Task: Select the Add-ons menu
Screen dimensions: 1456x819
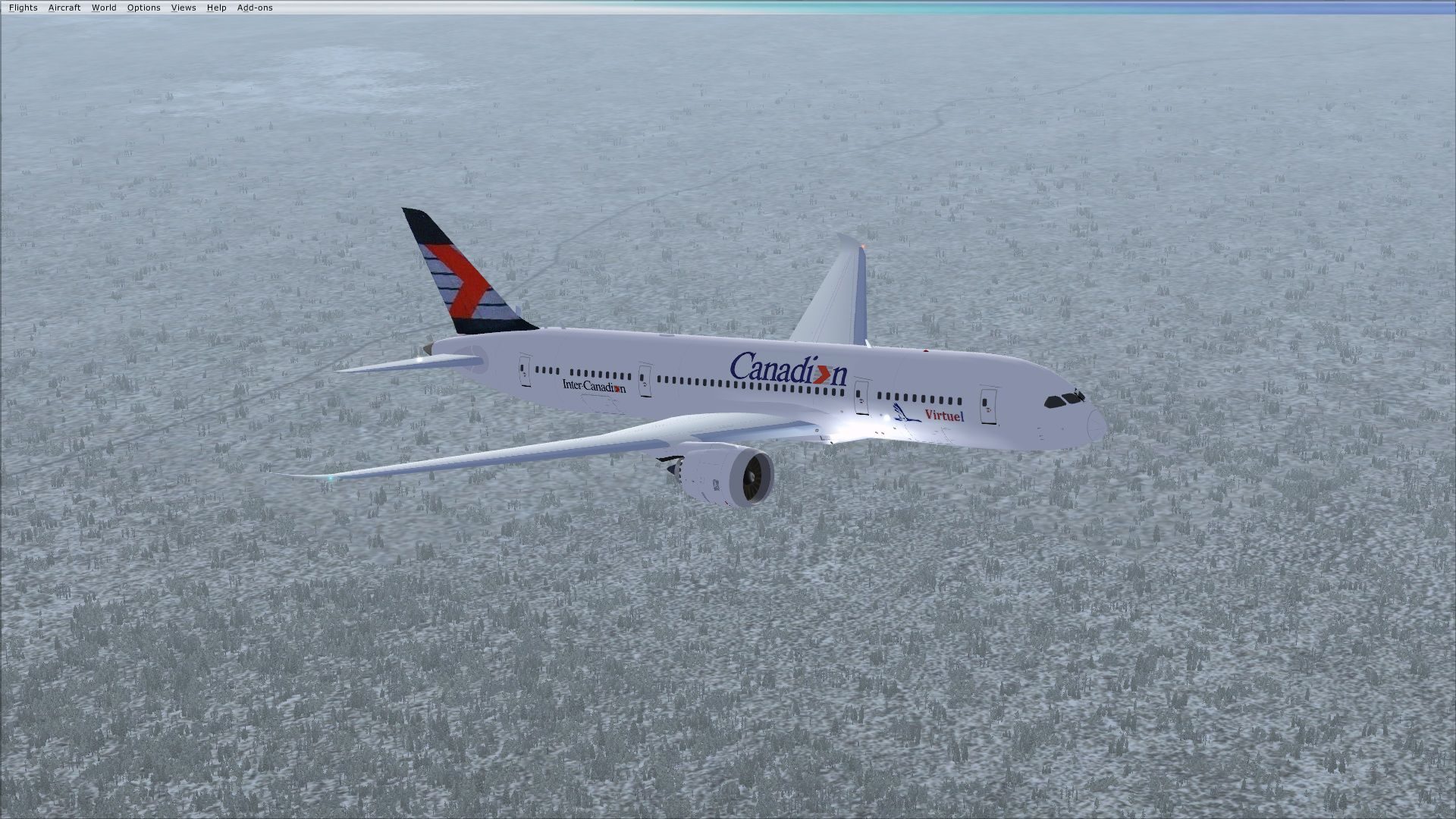Action: point(255,8)
